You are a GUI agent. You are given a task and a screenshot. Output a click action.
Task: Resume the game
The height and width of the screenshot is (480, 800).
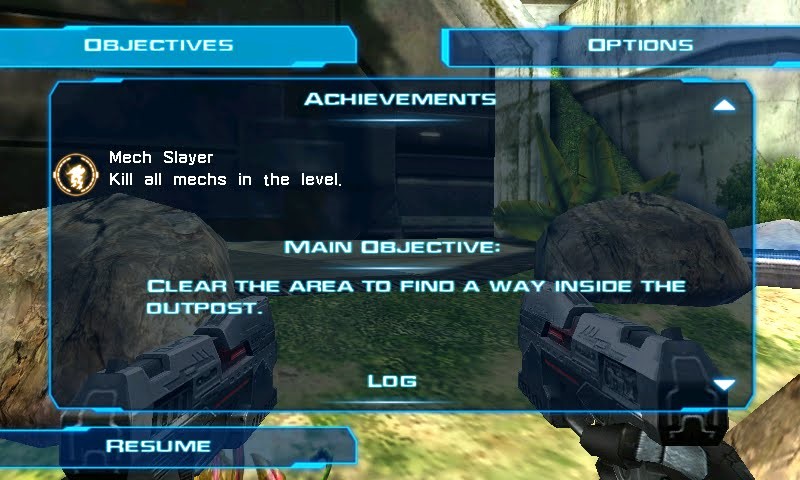pos(160,446)
